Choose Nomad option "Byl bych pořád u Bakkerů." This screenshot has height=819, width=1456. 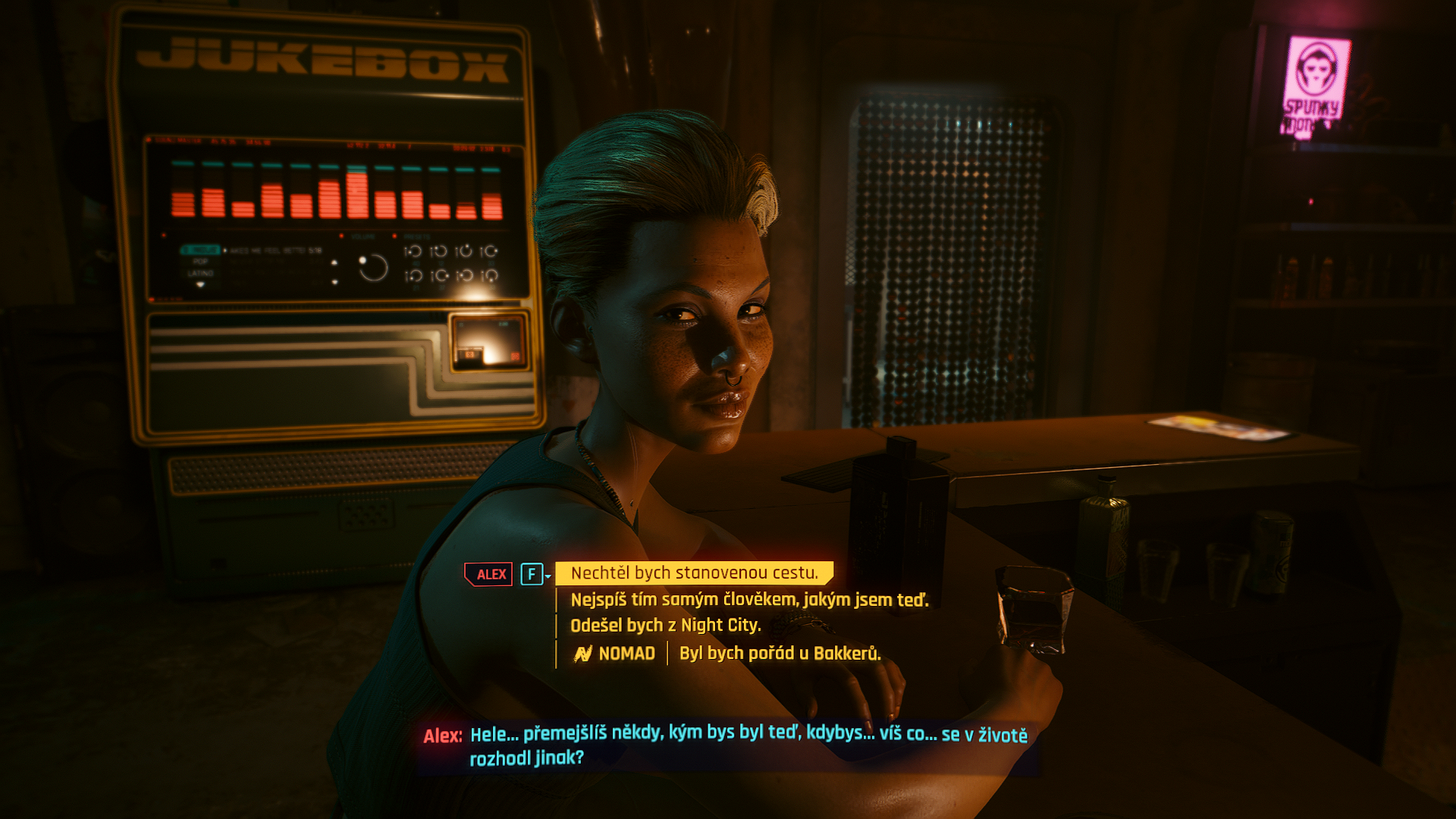(780, 653)
